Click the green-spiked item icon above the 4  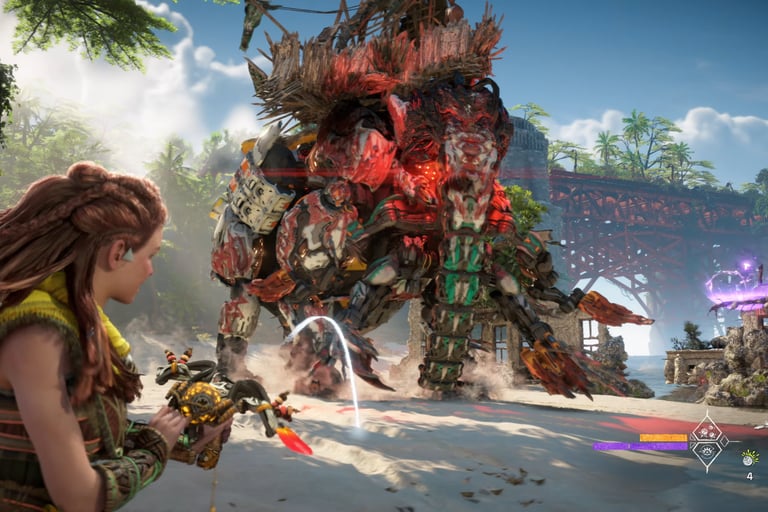[x=749, y=457]
